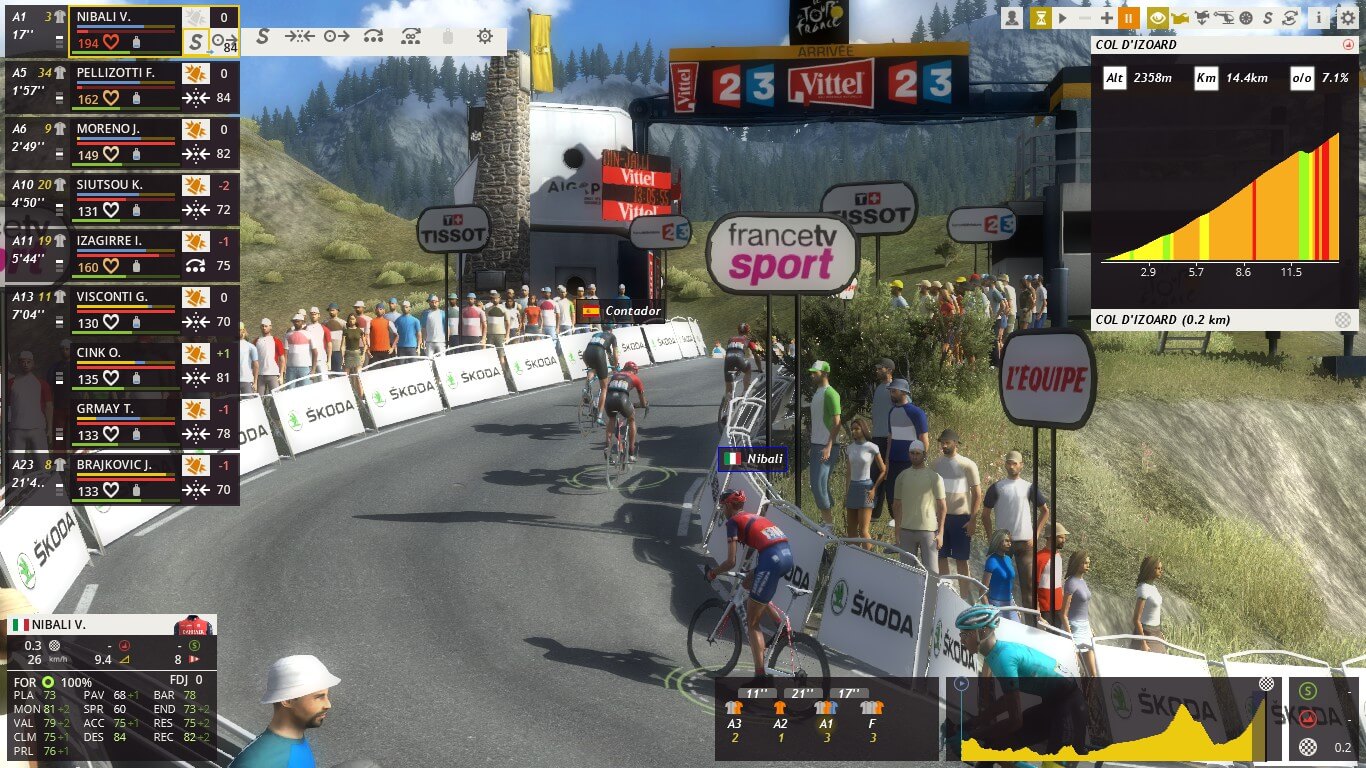Toggle the eye view mode button
This screenshot has height=768, width=1366.
click(x=1157, y=17)
